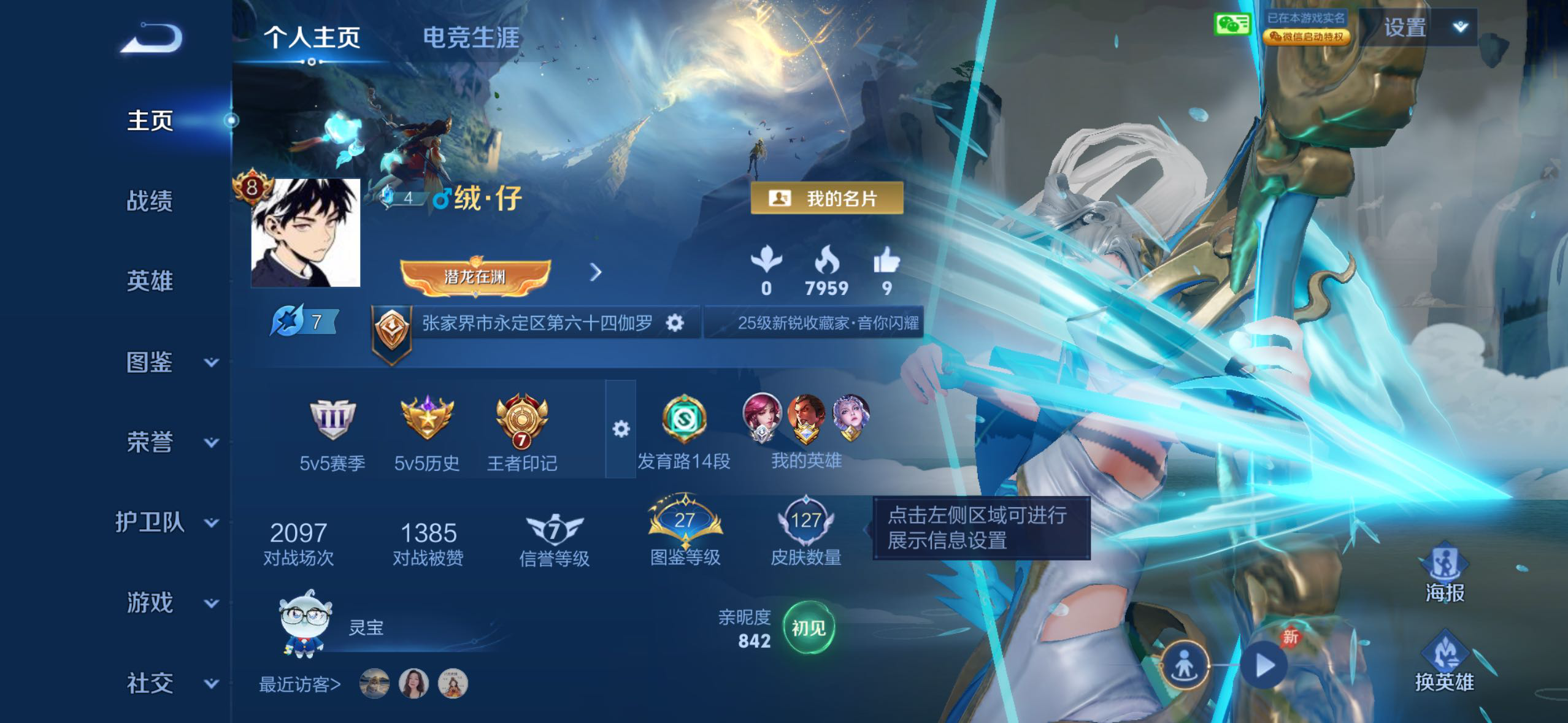Click the player avatar portrait
1568x723 pixels.
coord(306,233)
